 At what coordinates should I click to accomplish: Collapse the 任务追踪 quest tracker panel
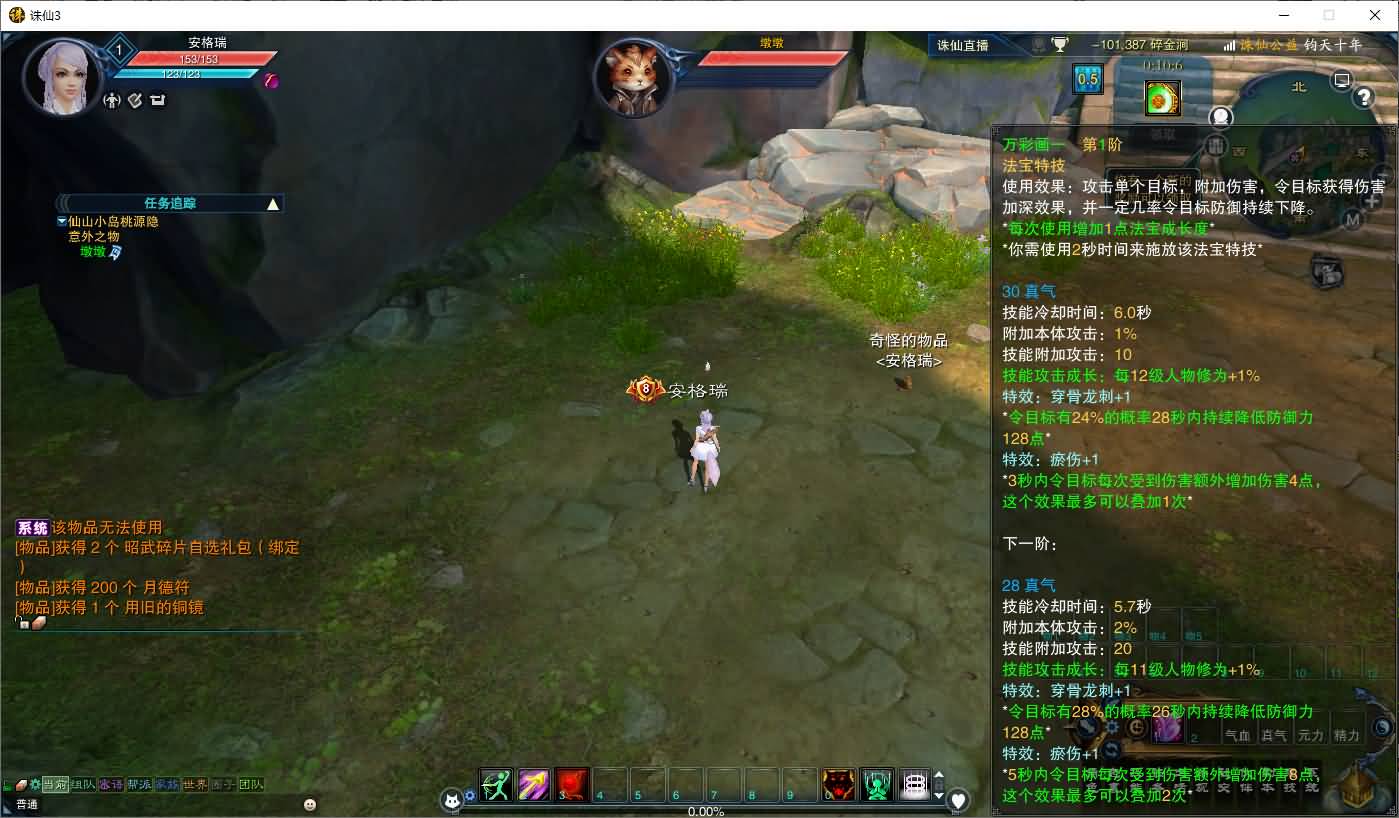[x=271, y=202]
